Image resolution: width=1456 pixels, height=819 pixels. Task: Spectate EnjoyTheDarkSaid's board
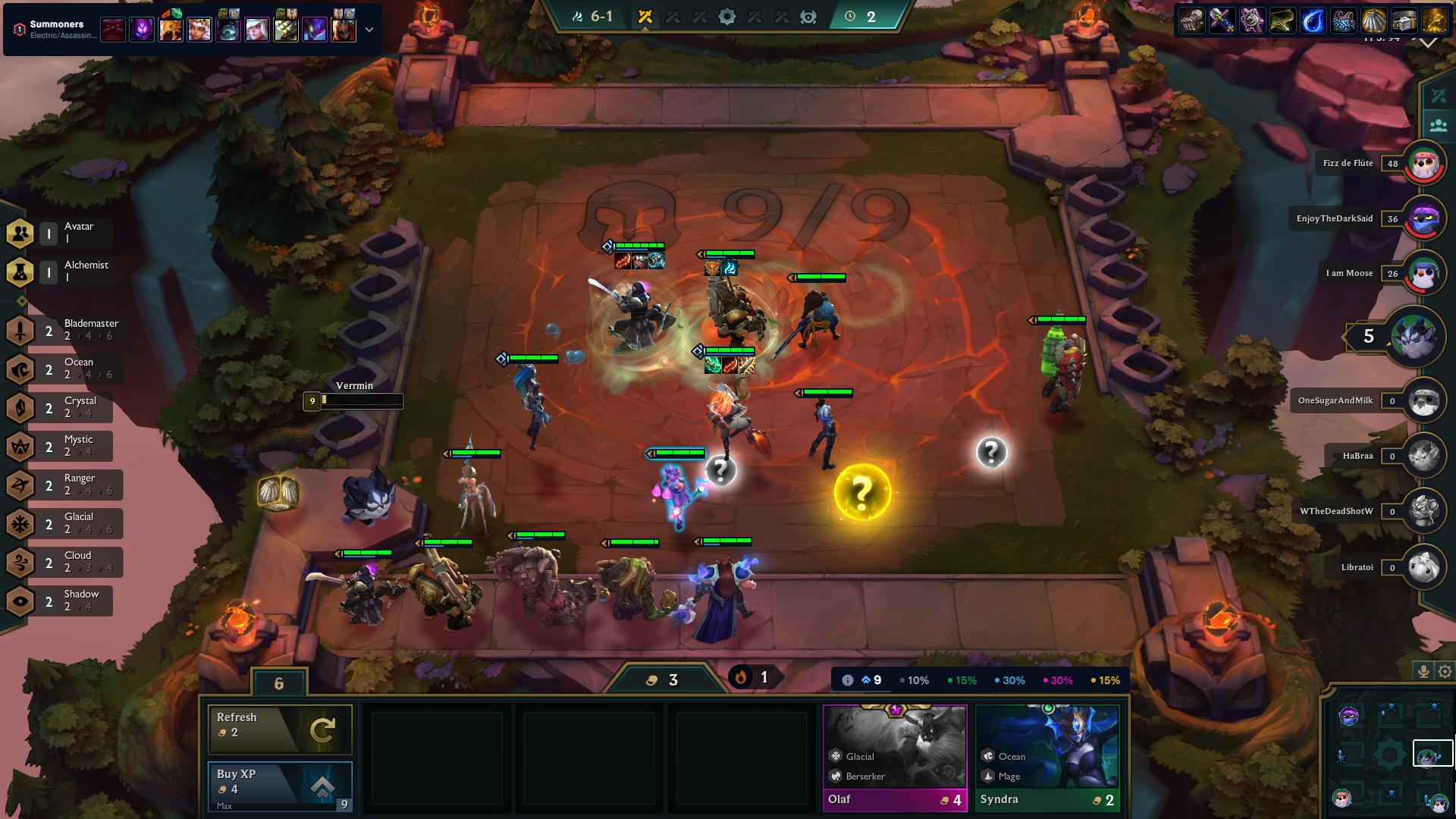(1423, 218)
